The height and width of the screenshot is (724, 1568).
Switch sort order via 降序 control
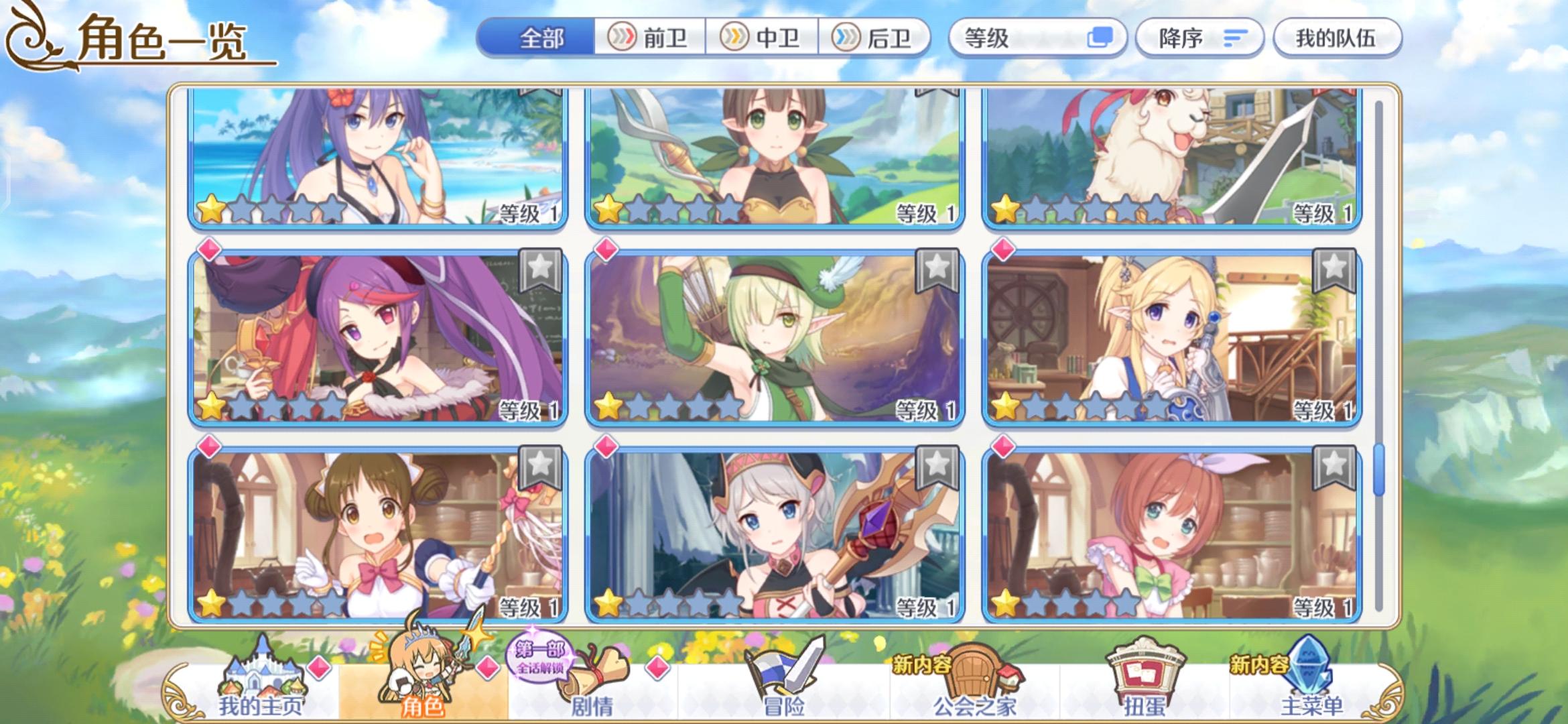pyautogui.click(x=1199, y=38)
